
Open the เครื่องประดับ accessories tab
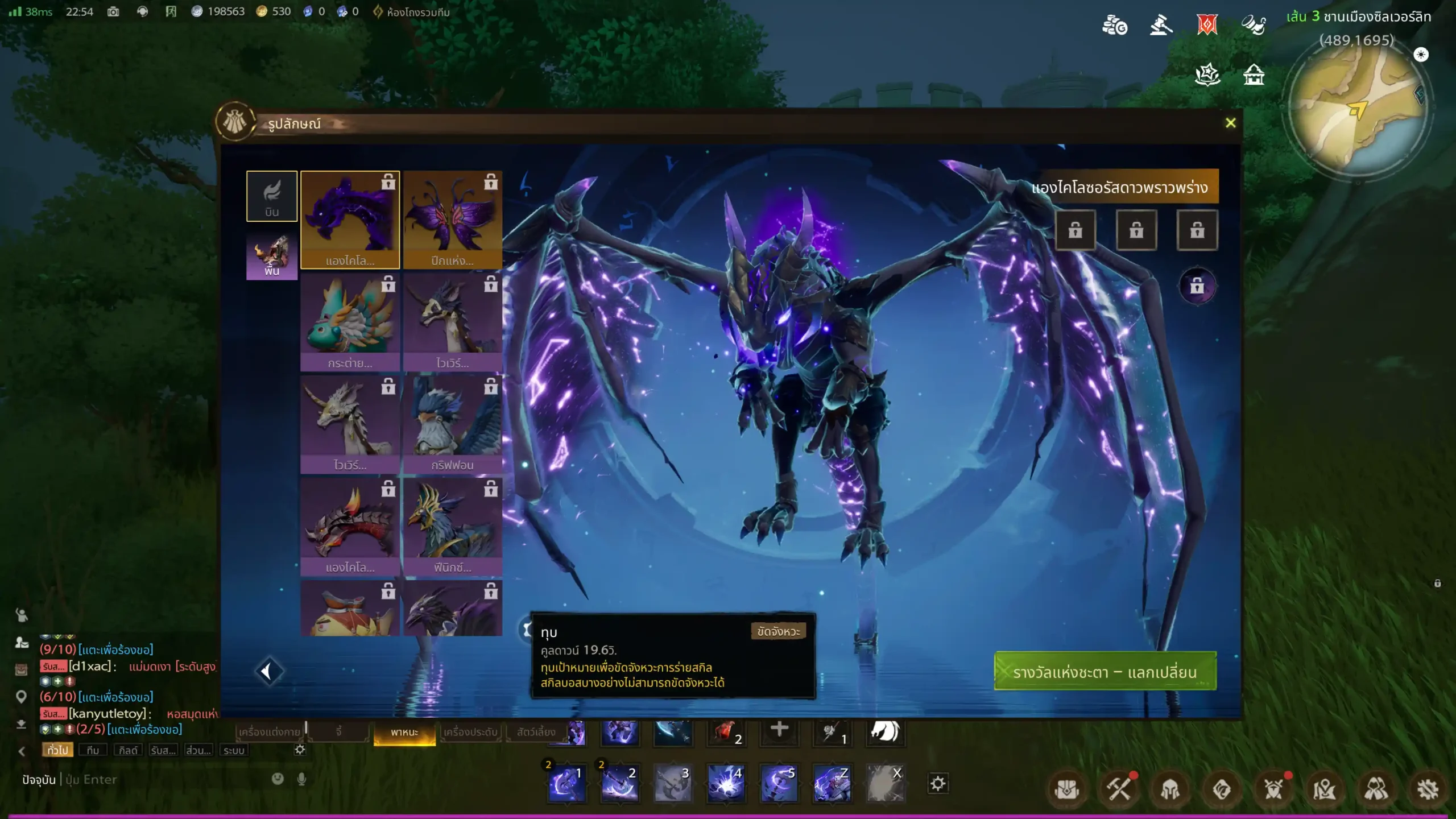(470, 732)
